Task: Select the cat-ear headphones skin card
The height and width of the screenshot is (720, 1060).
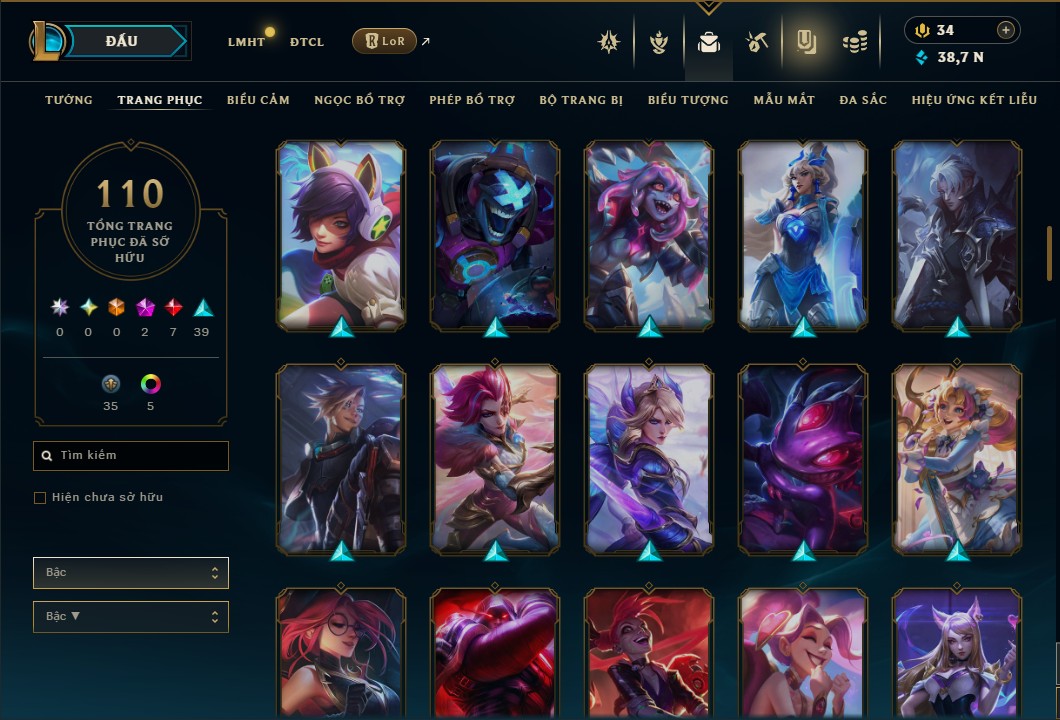Action: [341, 235]
